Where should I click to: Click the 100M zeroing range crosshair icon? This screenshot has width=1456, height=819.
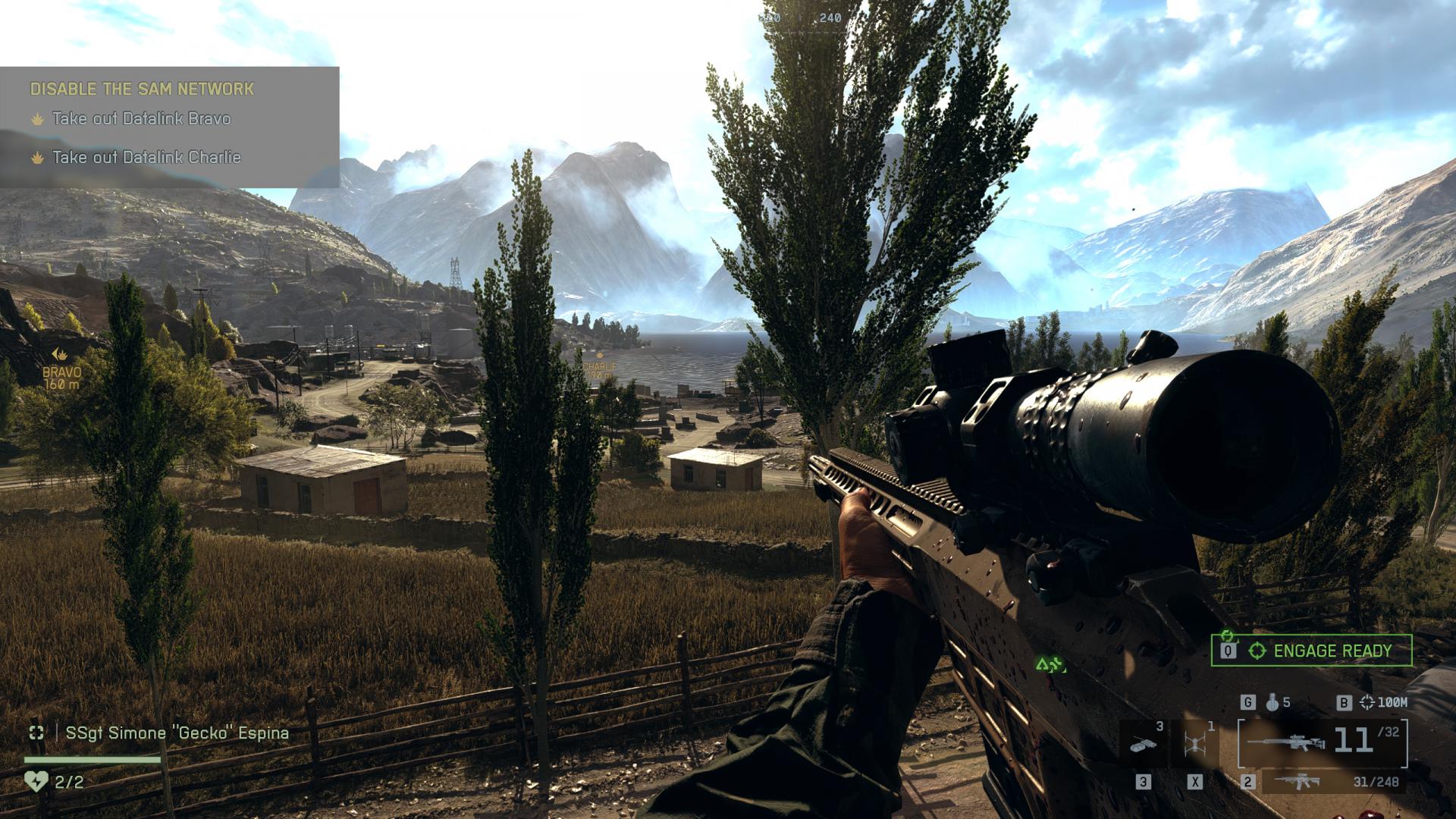(1367, 703)
